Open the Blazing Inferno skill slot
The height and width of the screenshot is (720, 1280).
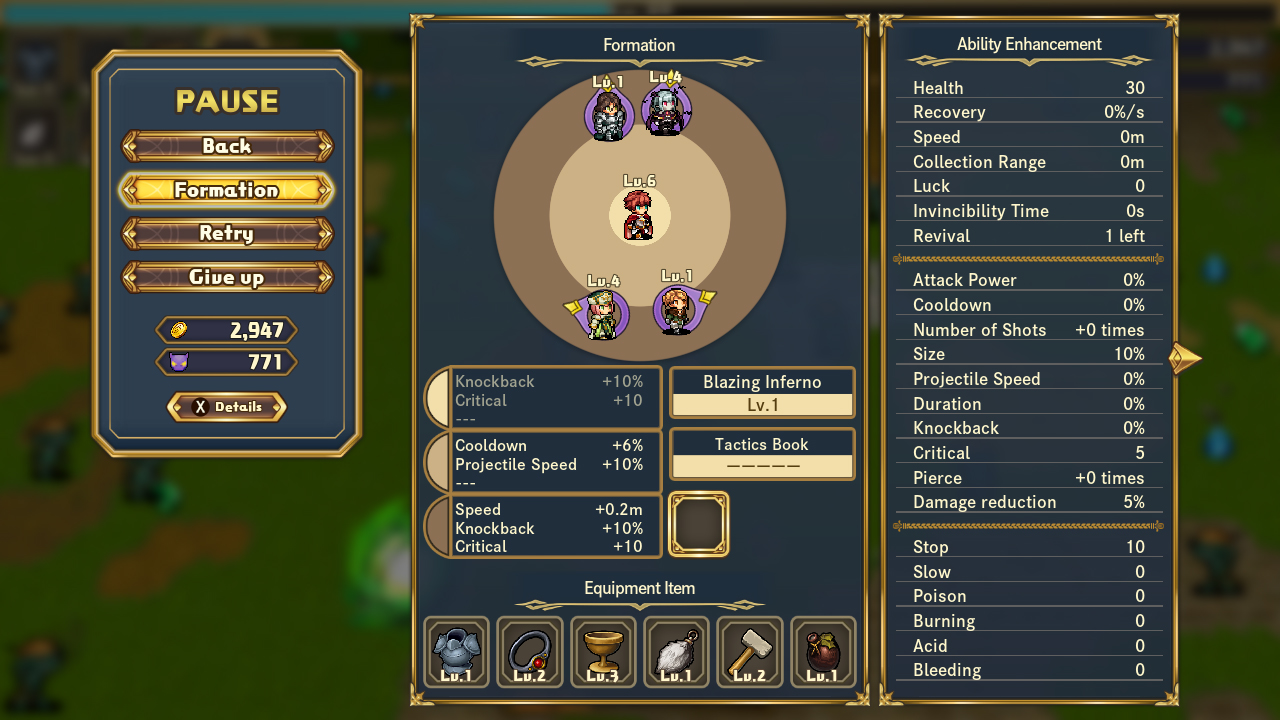[762, 392]
